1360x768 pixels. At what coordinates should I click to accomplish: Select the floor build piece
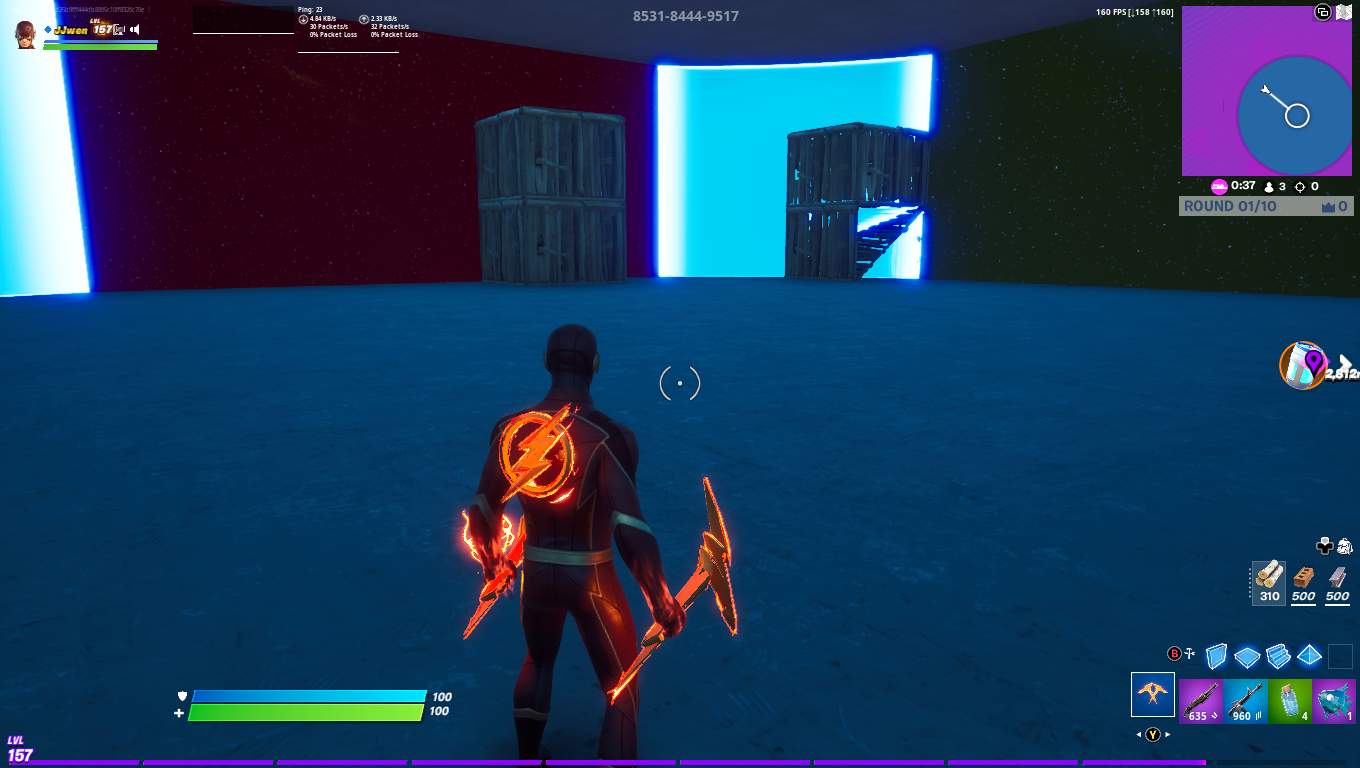click(x=1246, y=656)
